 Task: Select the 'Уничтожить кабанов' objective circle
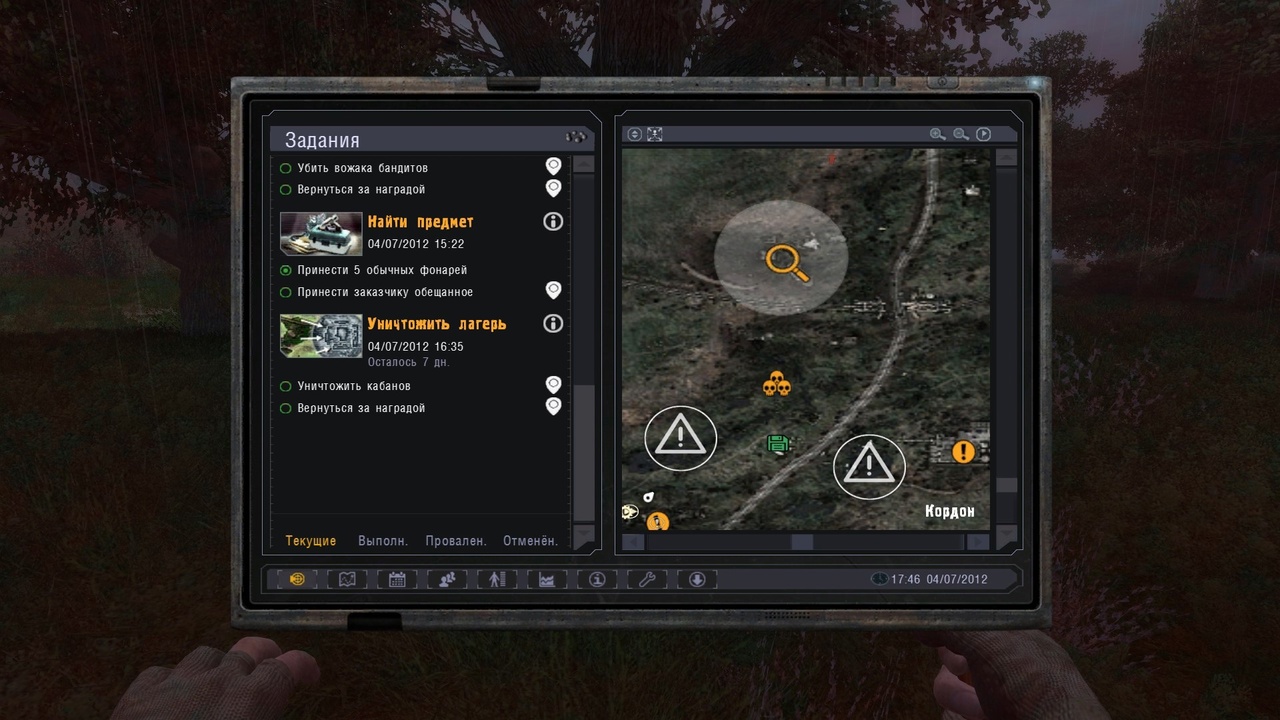point(285,386)
